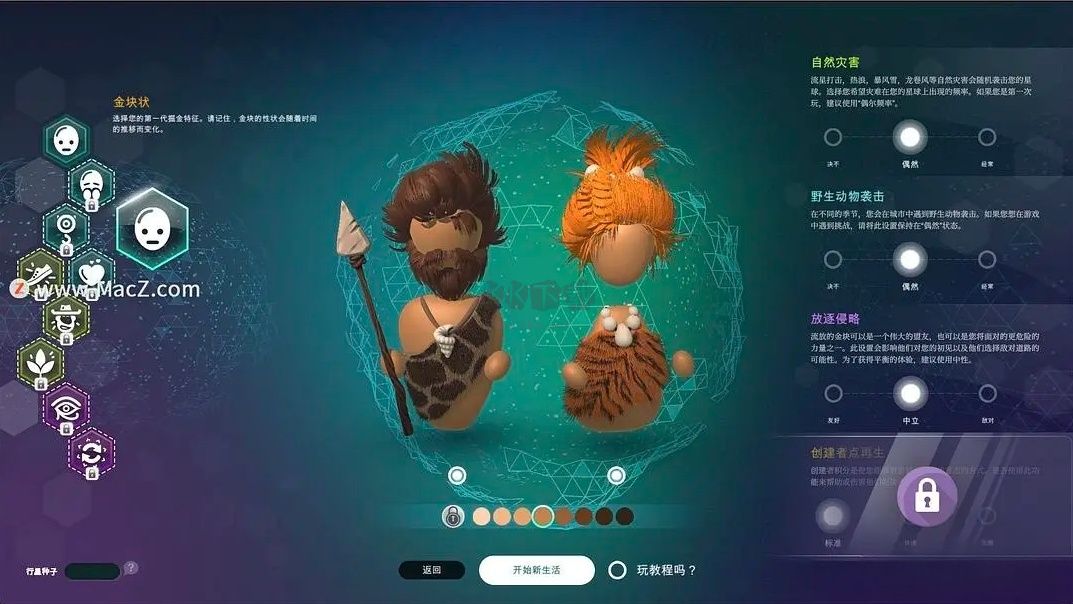
Task: Set 自然灾害 frequency to 经常
Action: pyautogui.click(x=987, y=137)
